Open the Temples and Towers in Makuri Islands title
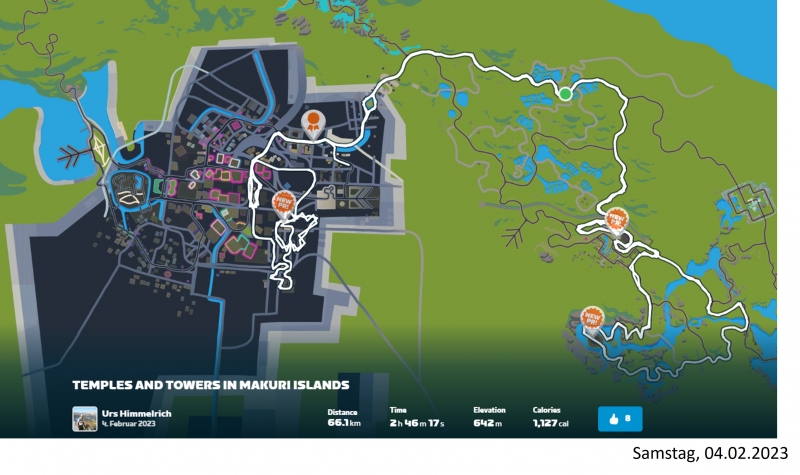 (x=210, y=384)
